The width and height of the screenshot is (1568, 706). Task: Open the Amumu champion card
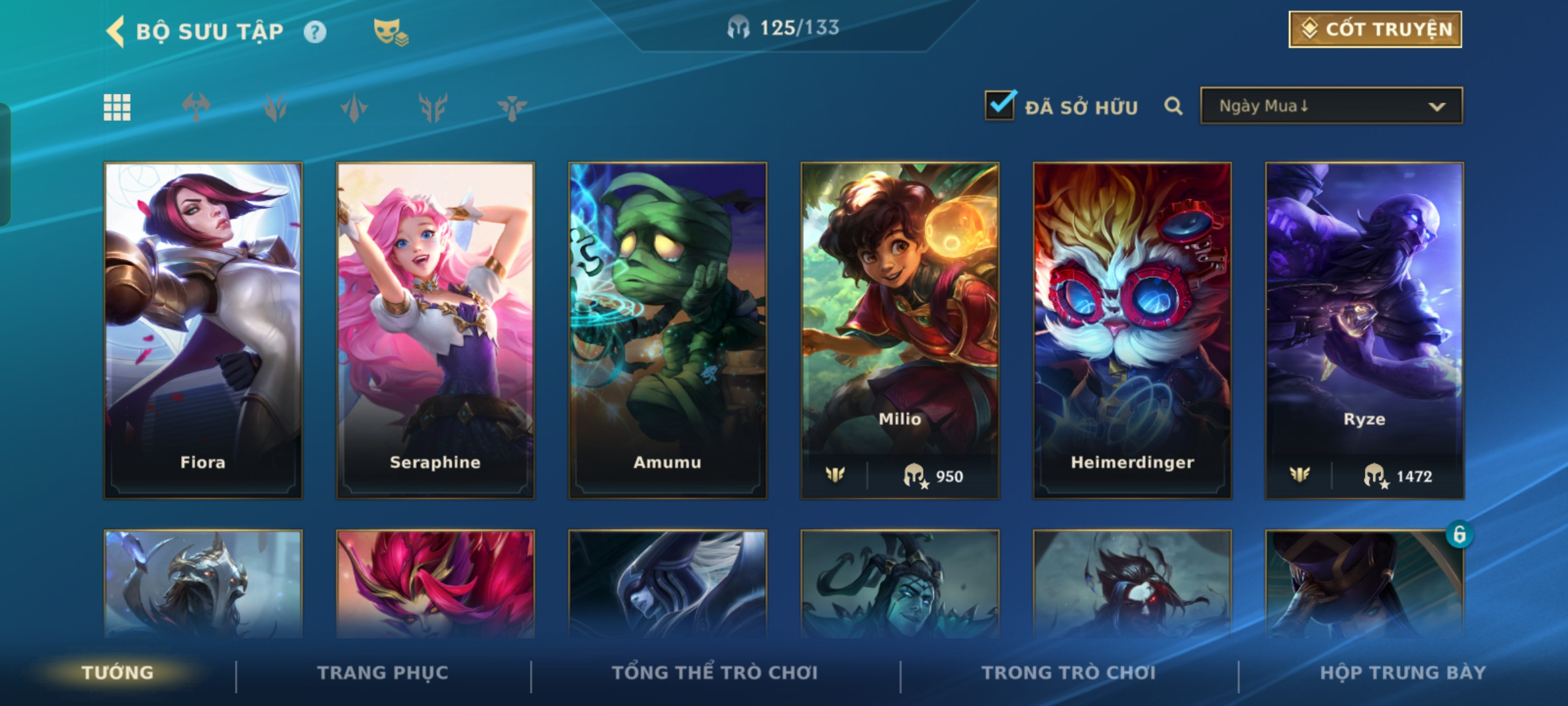pyautogui.click(x=668, y=330)
